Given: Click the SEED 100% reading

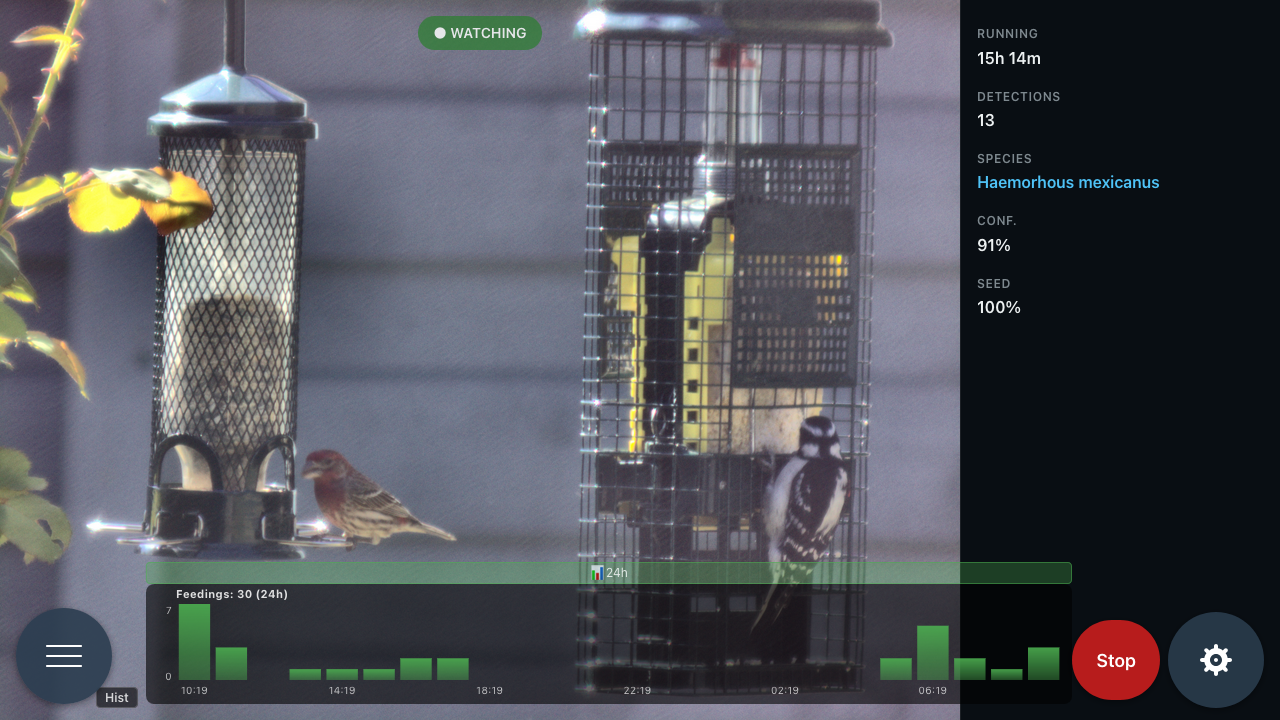Looking at the screenshot, I should [x=999, y=307].
